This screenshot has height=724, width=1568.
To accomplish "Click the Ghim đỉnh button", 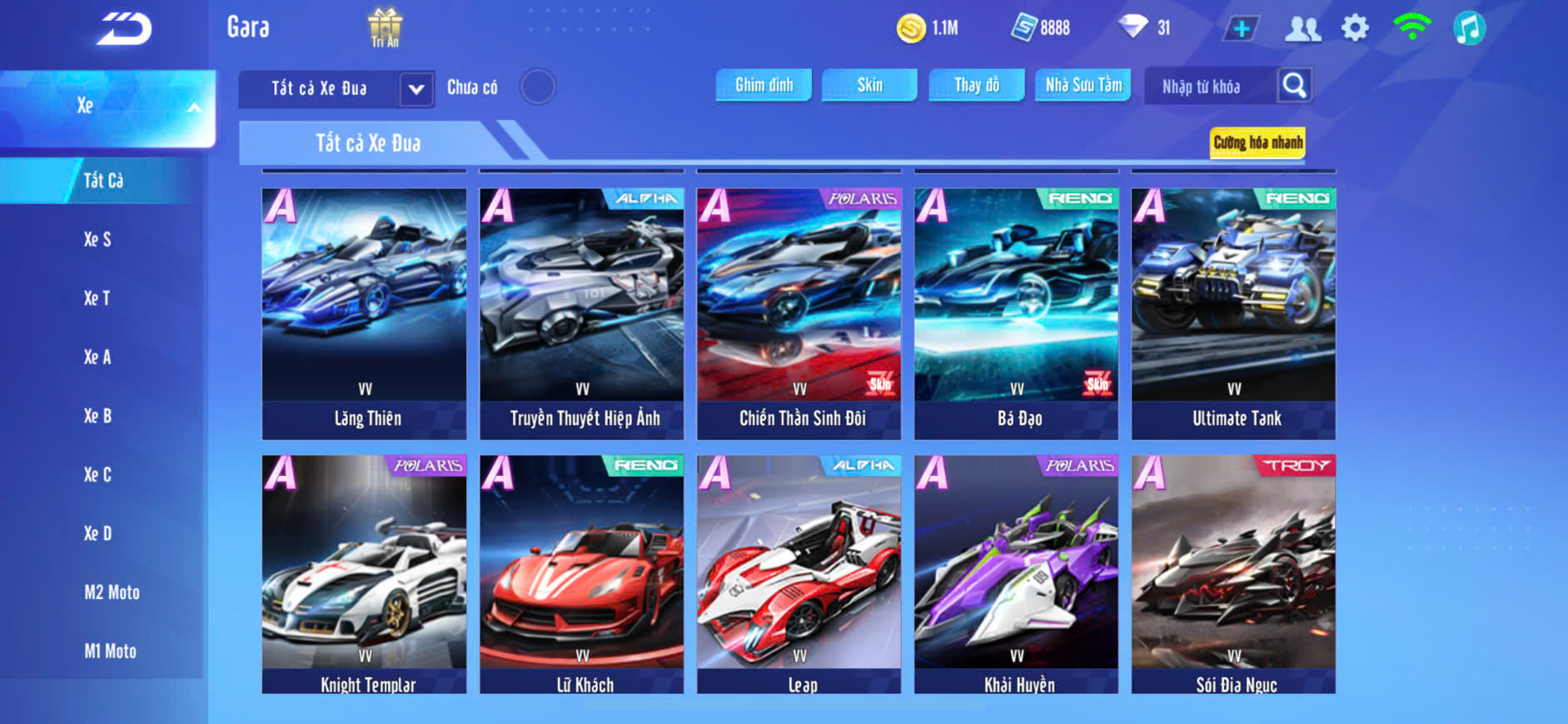I will click(x=764, y=85).
